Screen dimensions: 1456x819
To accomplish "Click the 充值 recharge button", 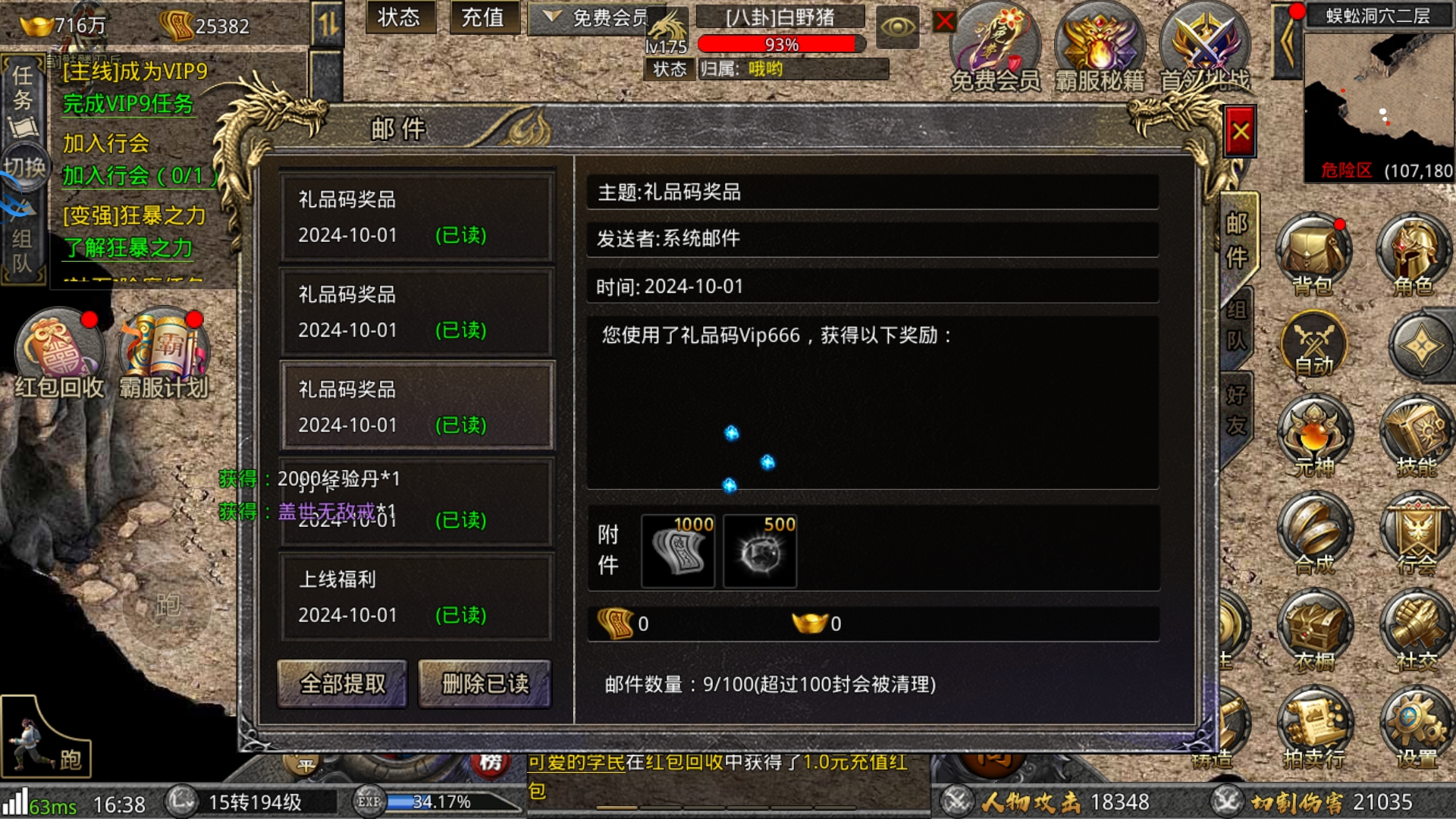I will pos(483,17).
